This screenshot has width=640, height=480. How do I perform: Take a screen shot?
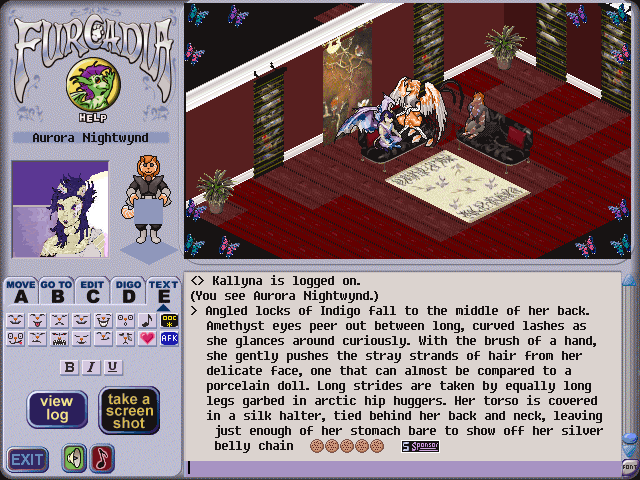click(x=129, y=409)
